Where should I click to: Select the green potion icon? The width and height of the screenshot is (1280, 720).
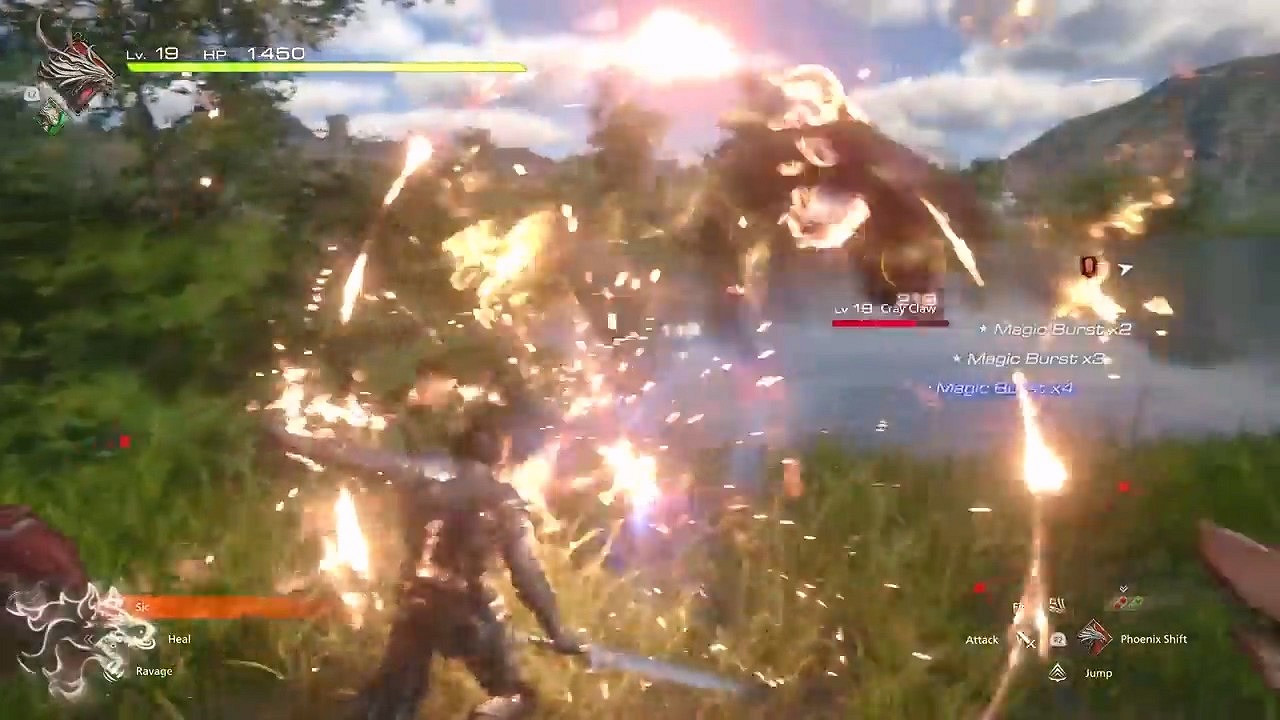click(x=1136, y=601)
